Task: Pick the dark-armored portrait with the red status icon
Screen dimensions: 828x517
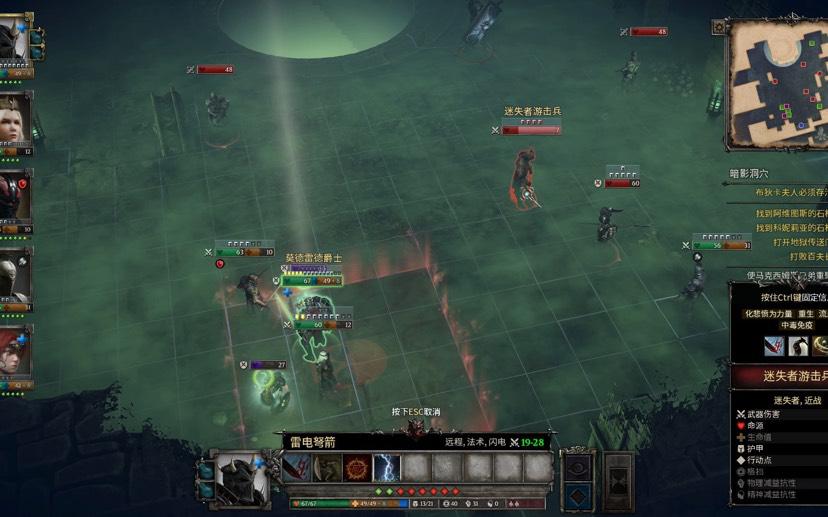Action: click(14, 197)
